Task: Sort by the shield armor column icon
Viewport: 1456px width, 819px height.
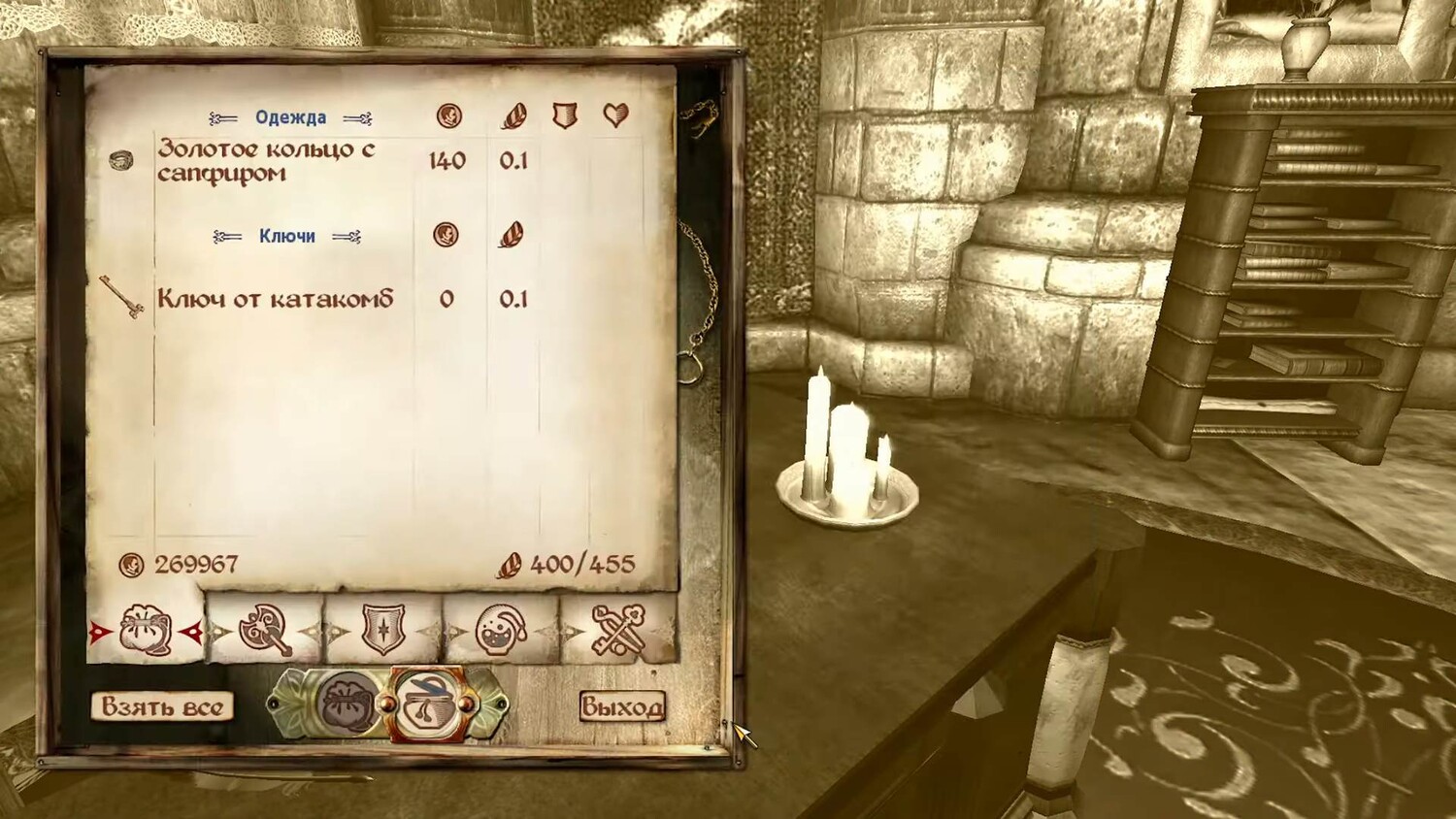Action: (x=565, y=116)
